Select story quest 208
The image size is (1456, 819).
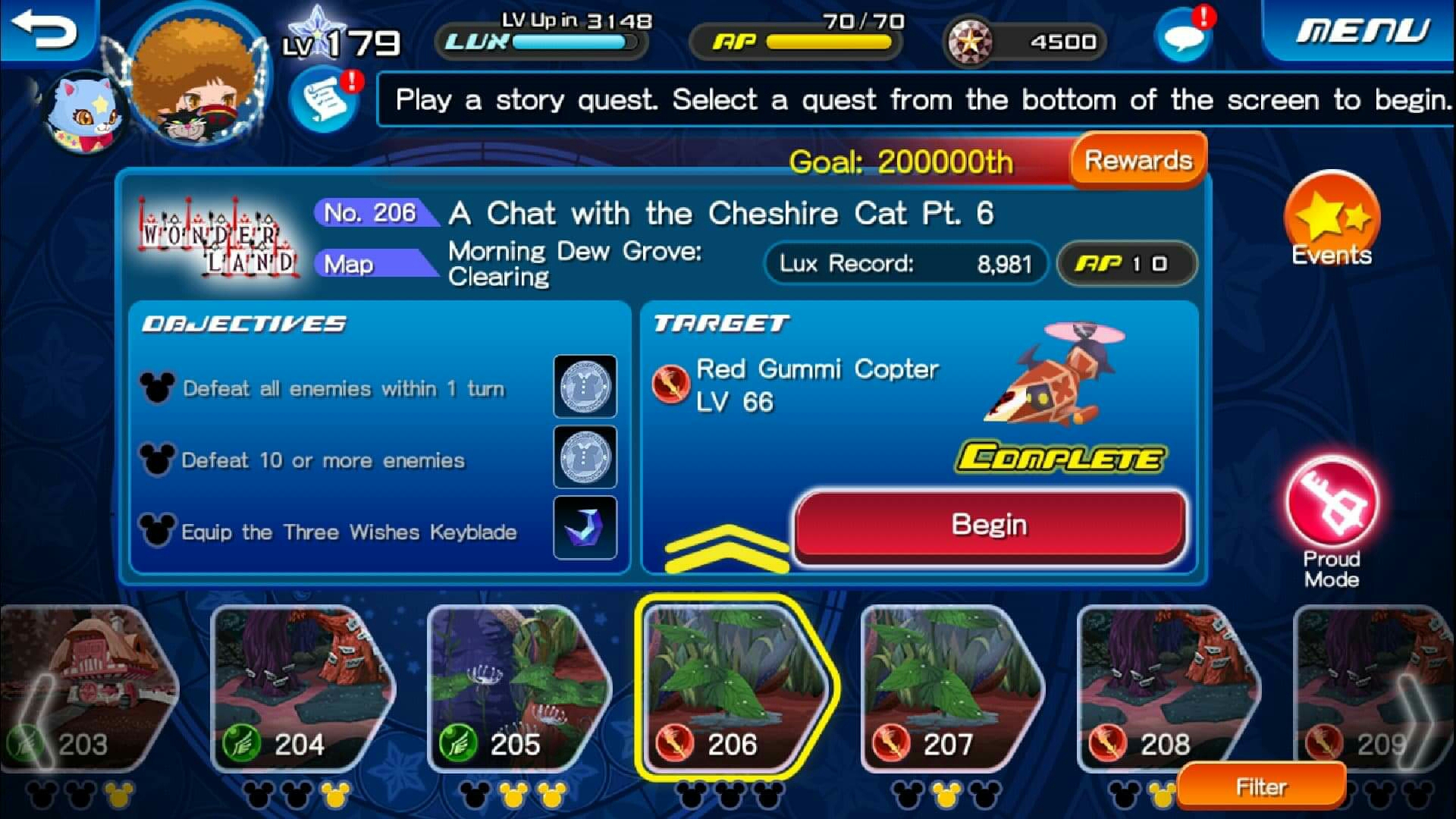pyautogui.click(x=1164, y=690)
